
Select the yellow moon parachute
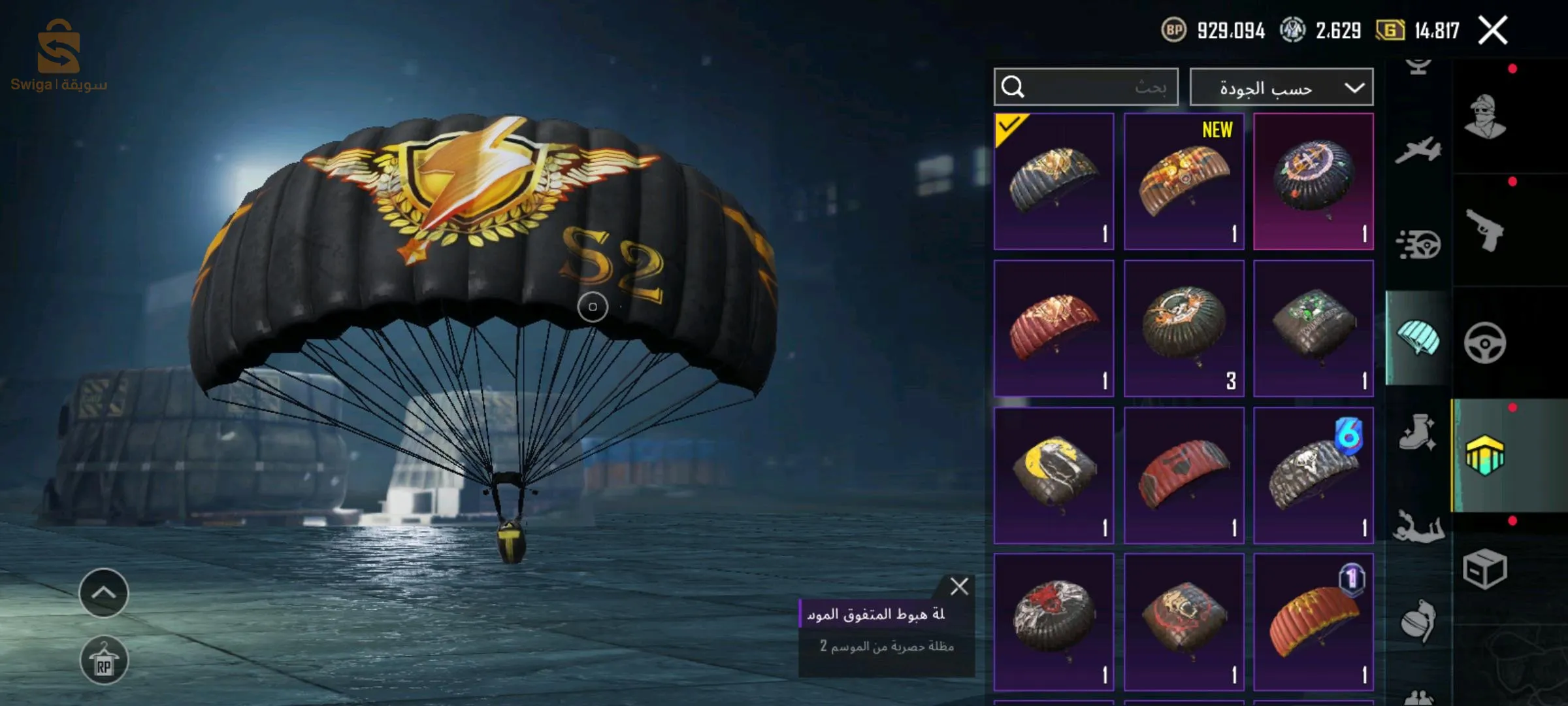click(x=1054, y=475)
